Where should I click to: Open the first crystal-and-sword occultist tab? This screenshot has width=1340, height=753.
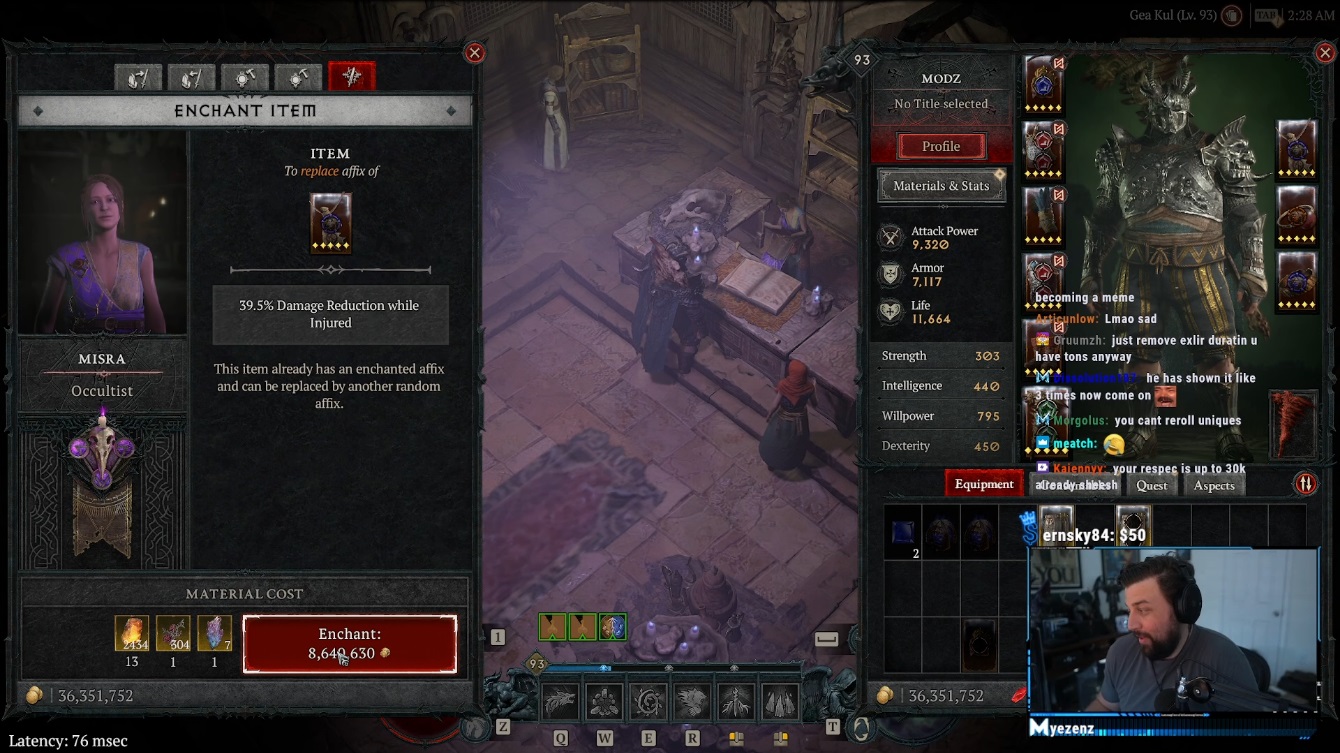[x=138, y=77]
